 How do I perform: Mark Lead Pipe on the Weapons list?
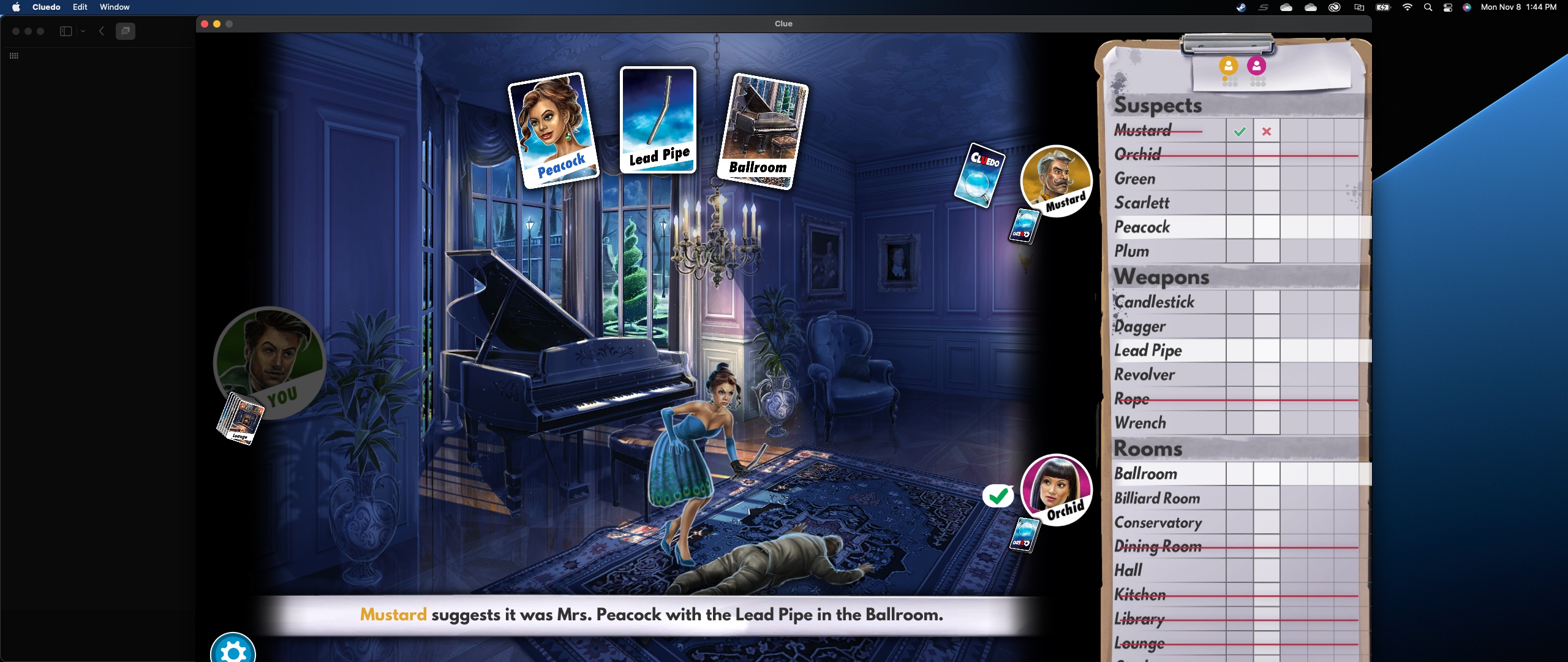(1148, 350)
